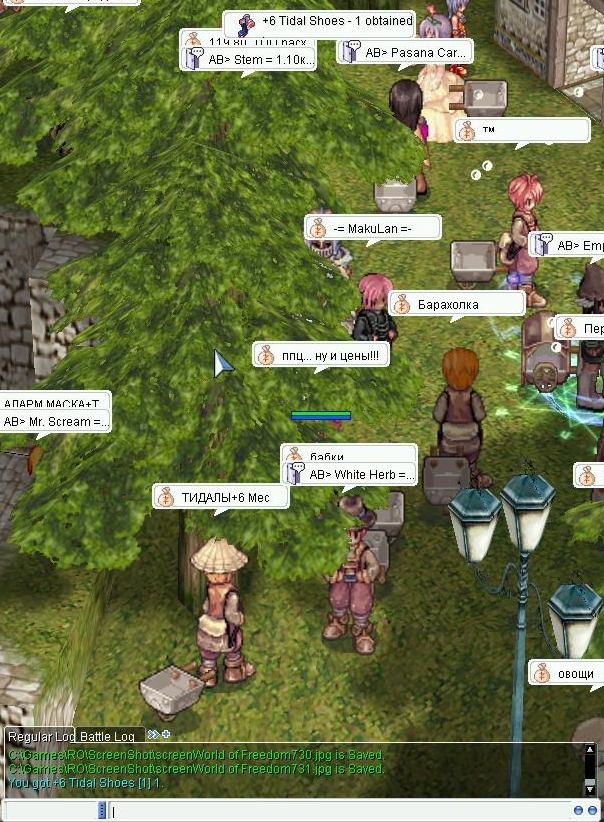Image resolution: width=604 pixels, height=822 pixels.
Task: Click the chat log scroll-up arrow
Action: point(590,750)
